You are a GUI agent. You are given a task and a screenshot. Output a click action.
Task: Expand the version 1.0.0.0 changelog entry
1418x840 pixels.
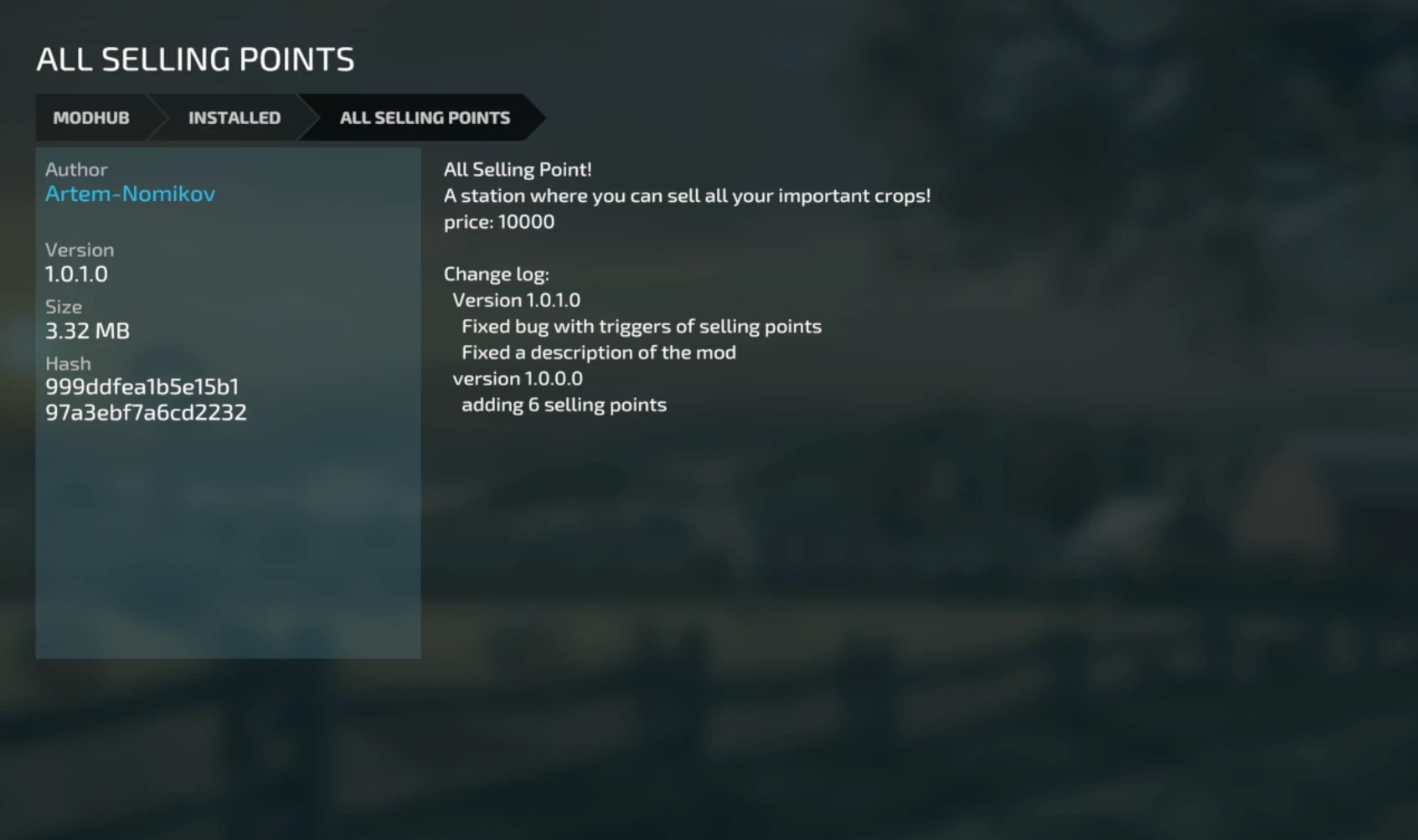pyautogui.click(x=518, y=378)
